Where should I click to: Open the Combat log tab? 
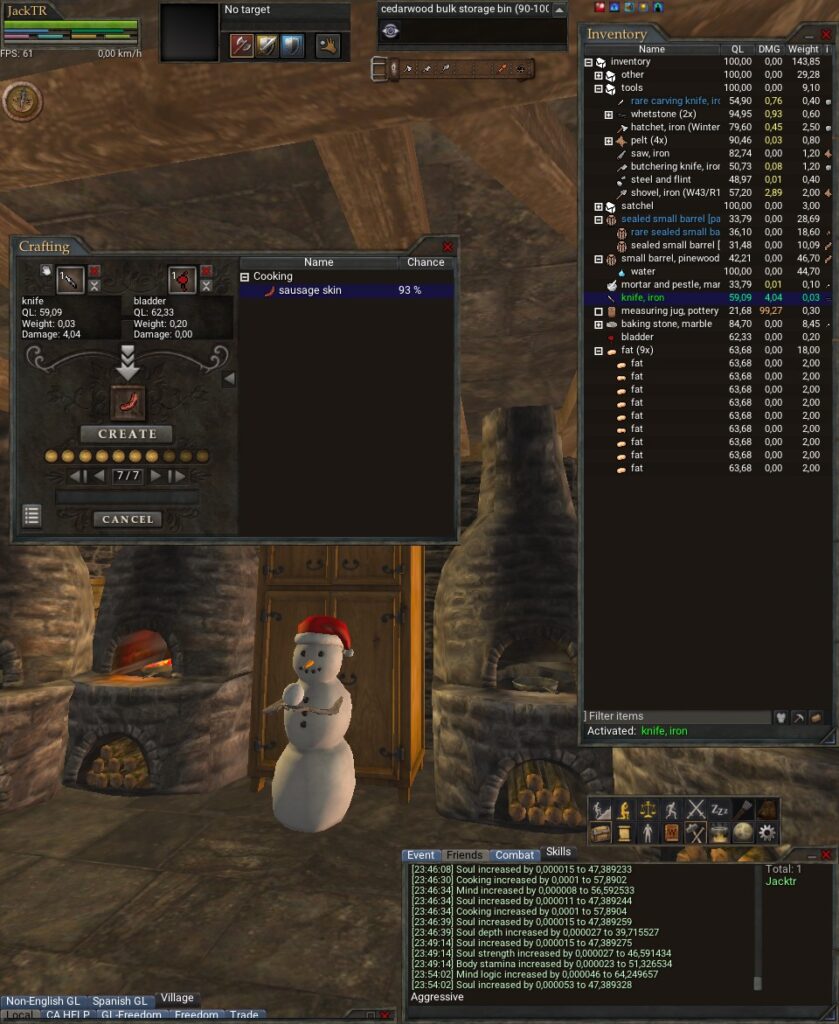click(514, 855)
